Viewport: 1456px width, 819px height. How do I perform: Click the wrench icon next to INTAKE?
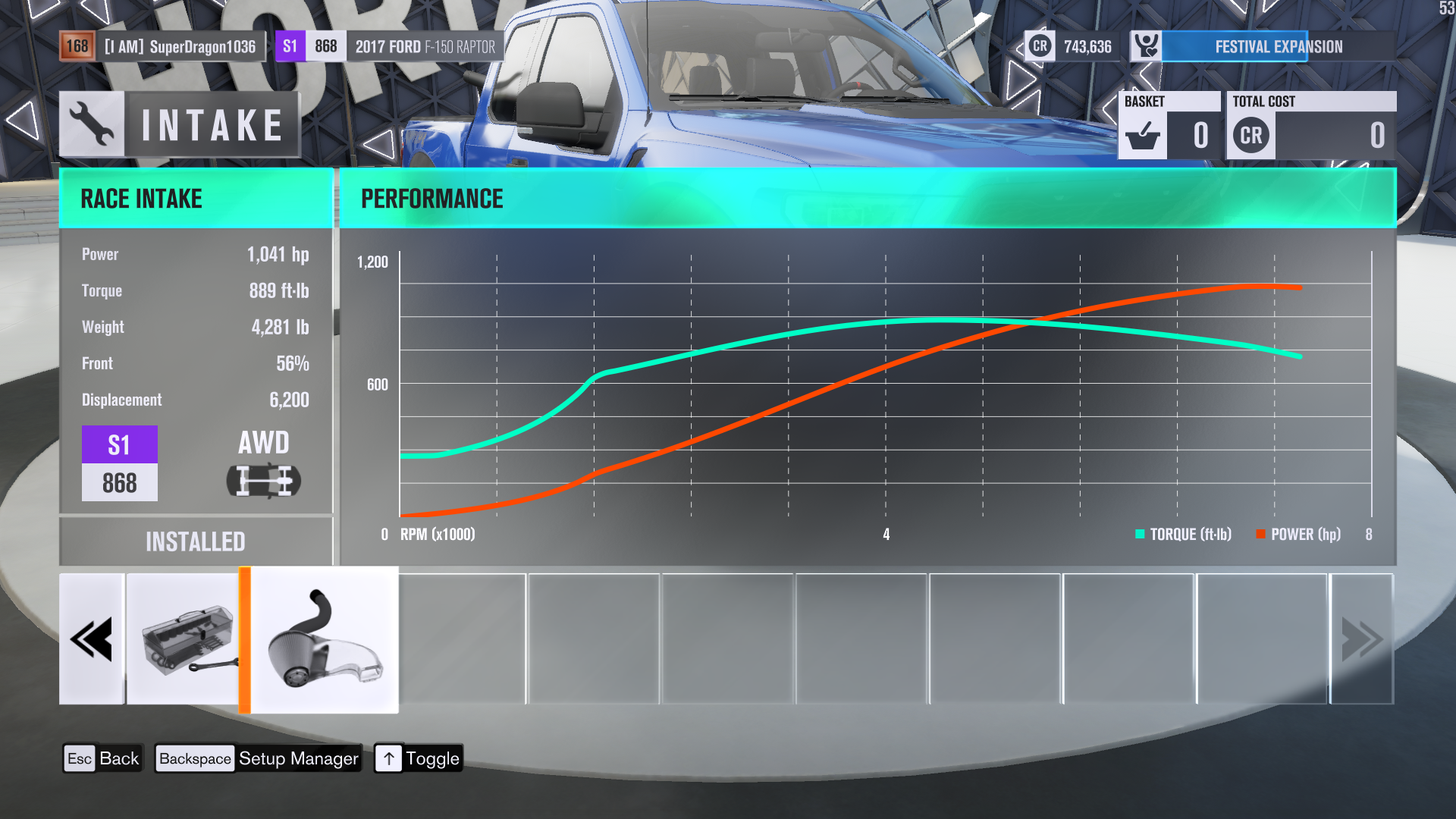(x=91, y=124)
